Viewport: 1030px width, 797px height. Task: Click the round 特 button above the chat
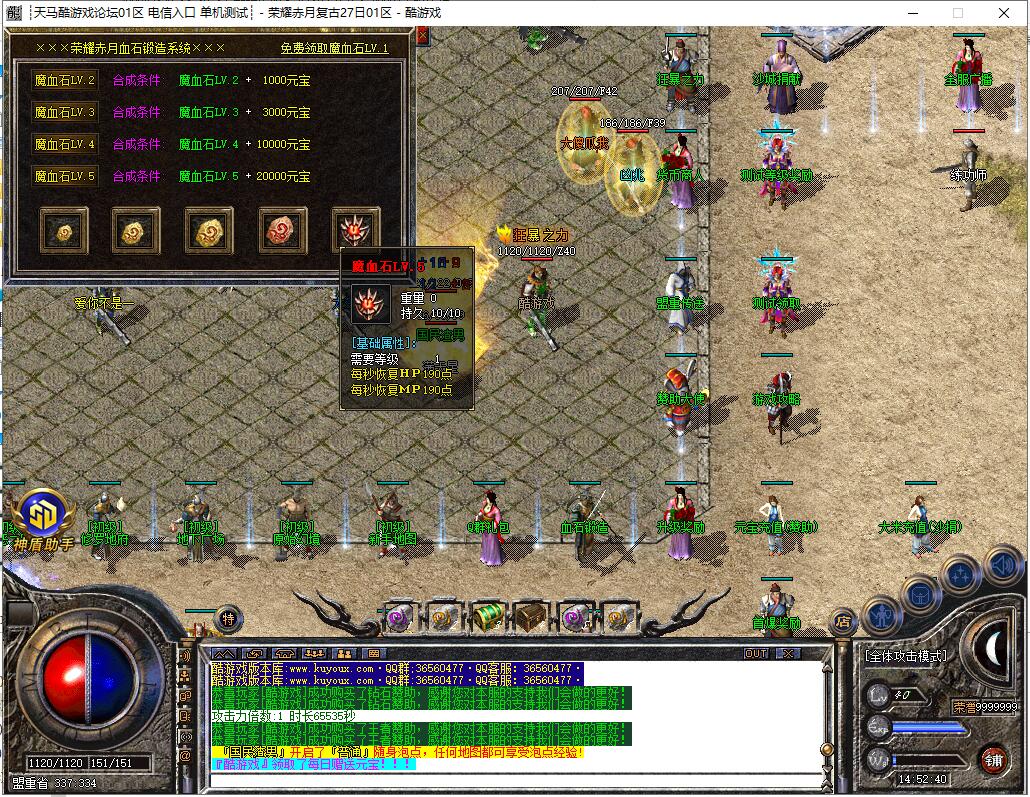tap(228, 619)
